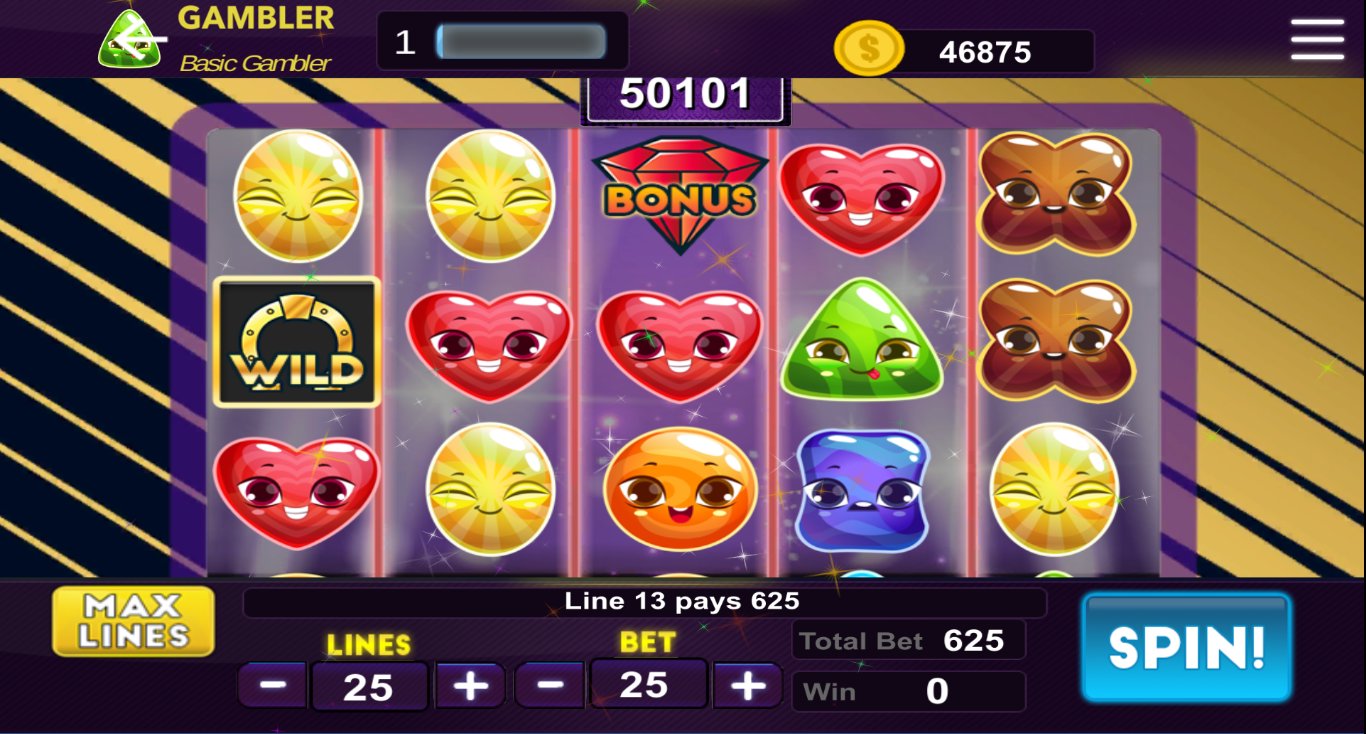The image size is (1366, 734).
Task: Click the MAX LINES button
Action: pos(132,620)
